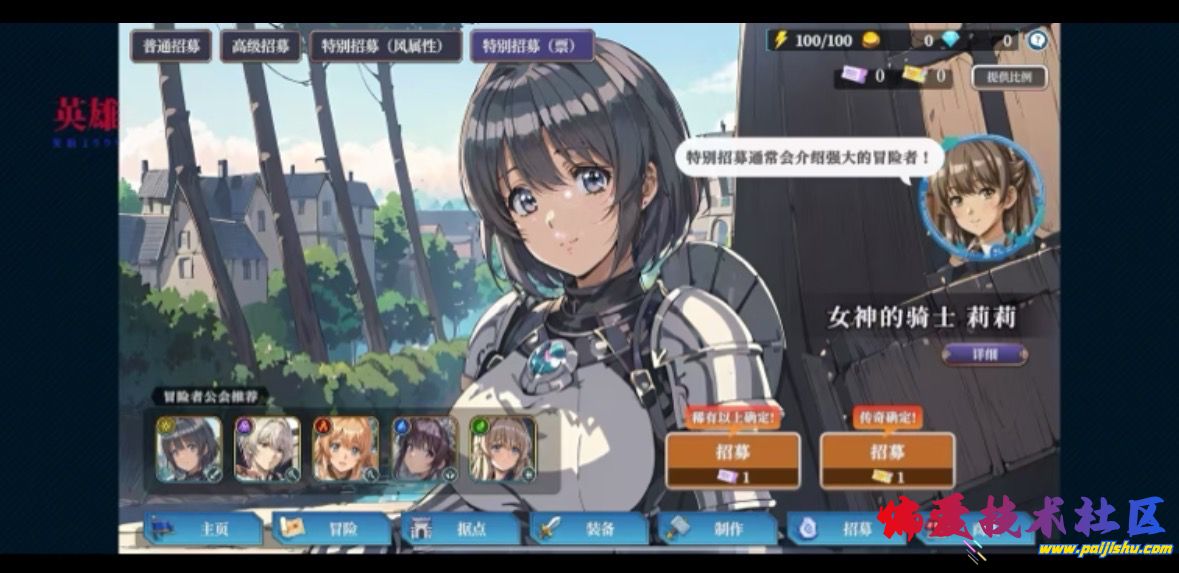This screenshot has width=1179, height=573.
Task: View 详细 details for 莉莉
Action: (x=984, y=354)
